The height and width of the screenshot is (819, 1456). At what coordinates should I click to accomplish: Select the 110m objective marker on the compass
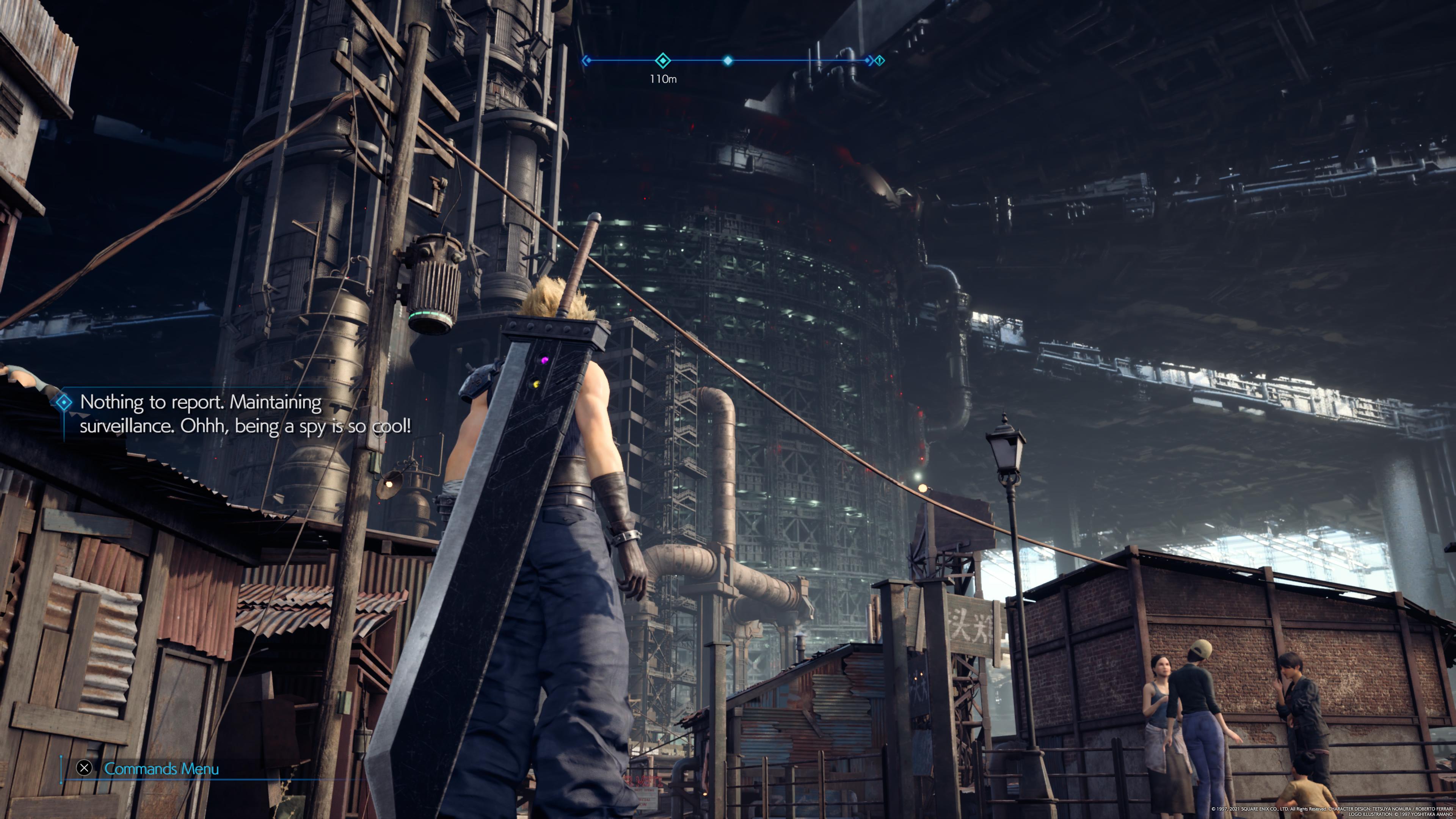click(662, 61)
